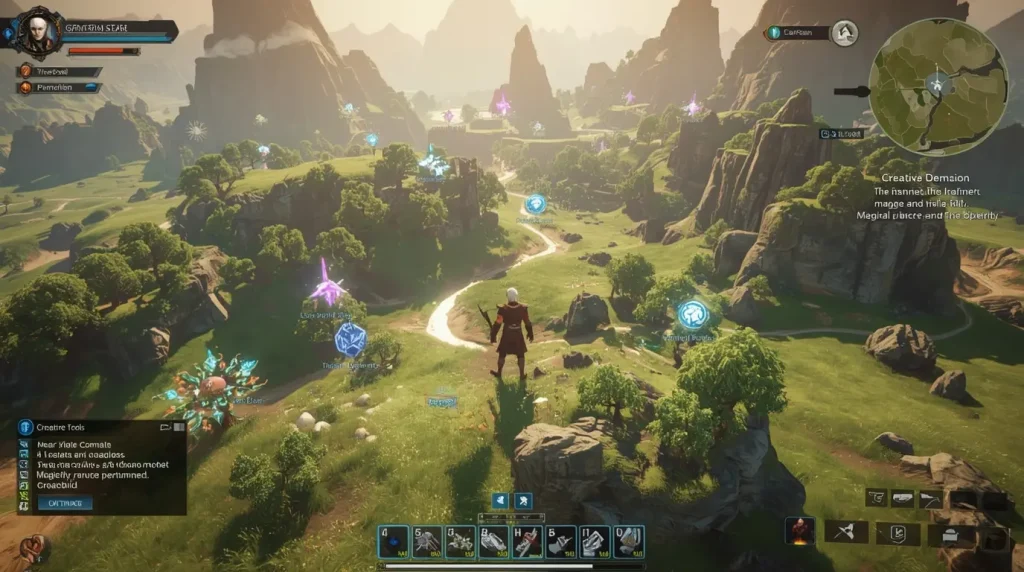The height and width of the screenshot is (572, 1024).
Task: Click the round compass icon beside the minimap
Action: click(845, 33)
